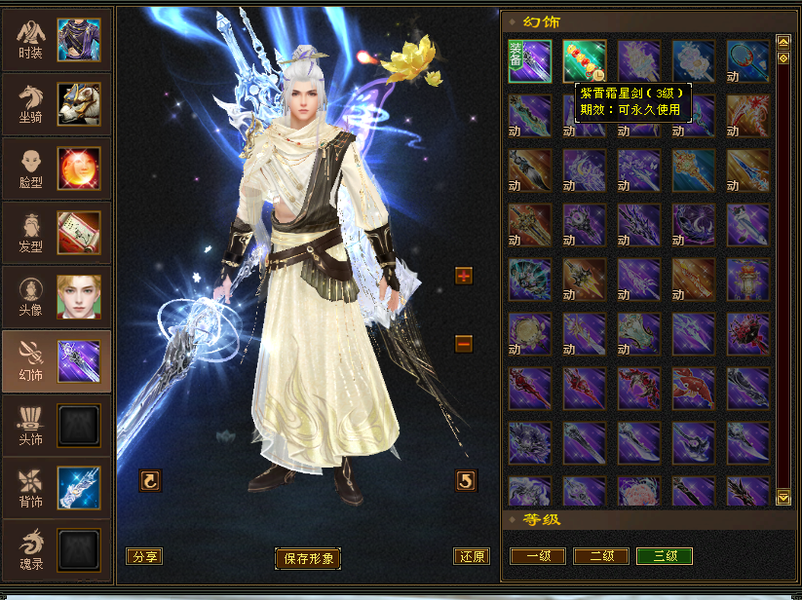Open the 发型 hairstyle category
The height and width of the screenshot is (600, 802).
coord(58,232)
